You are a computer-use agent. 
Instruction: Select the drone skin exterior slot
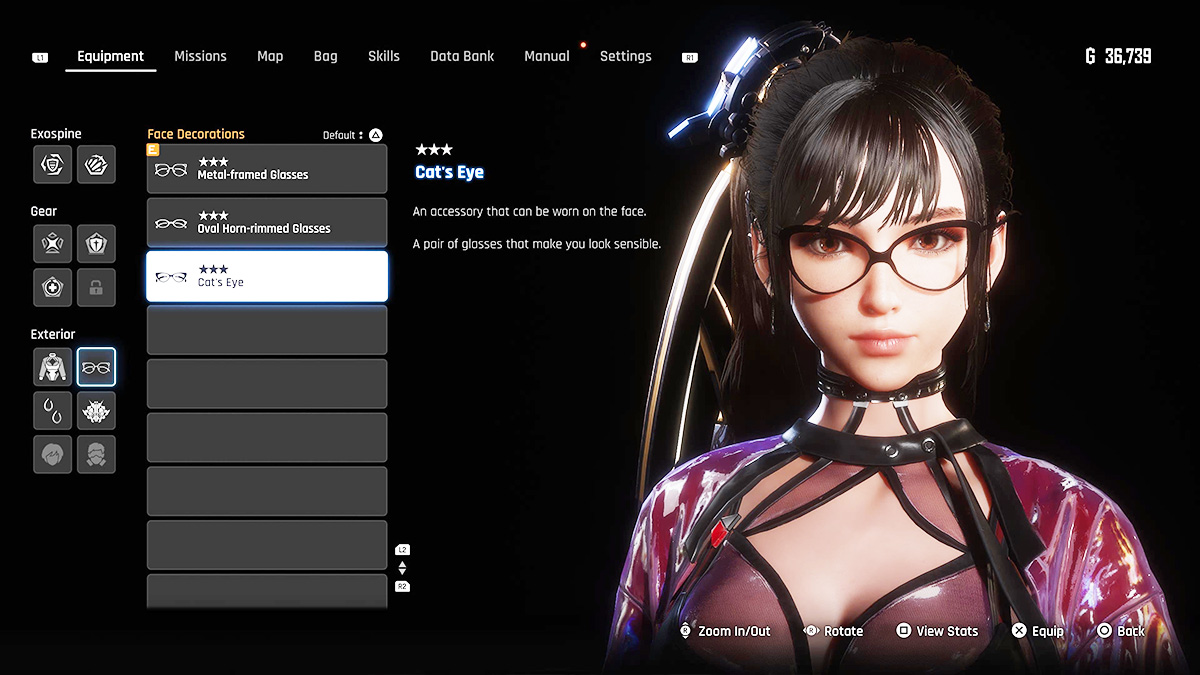[x=96, y=410]
